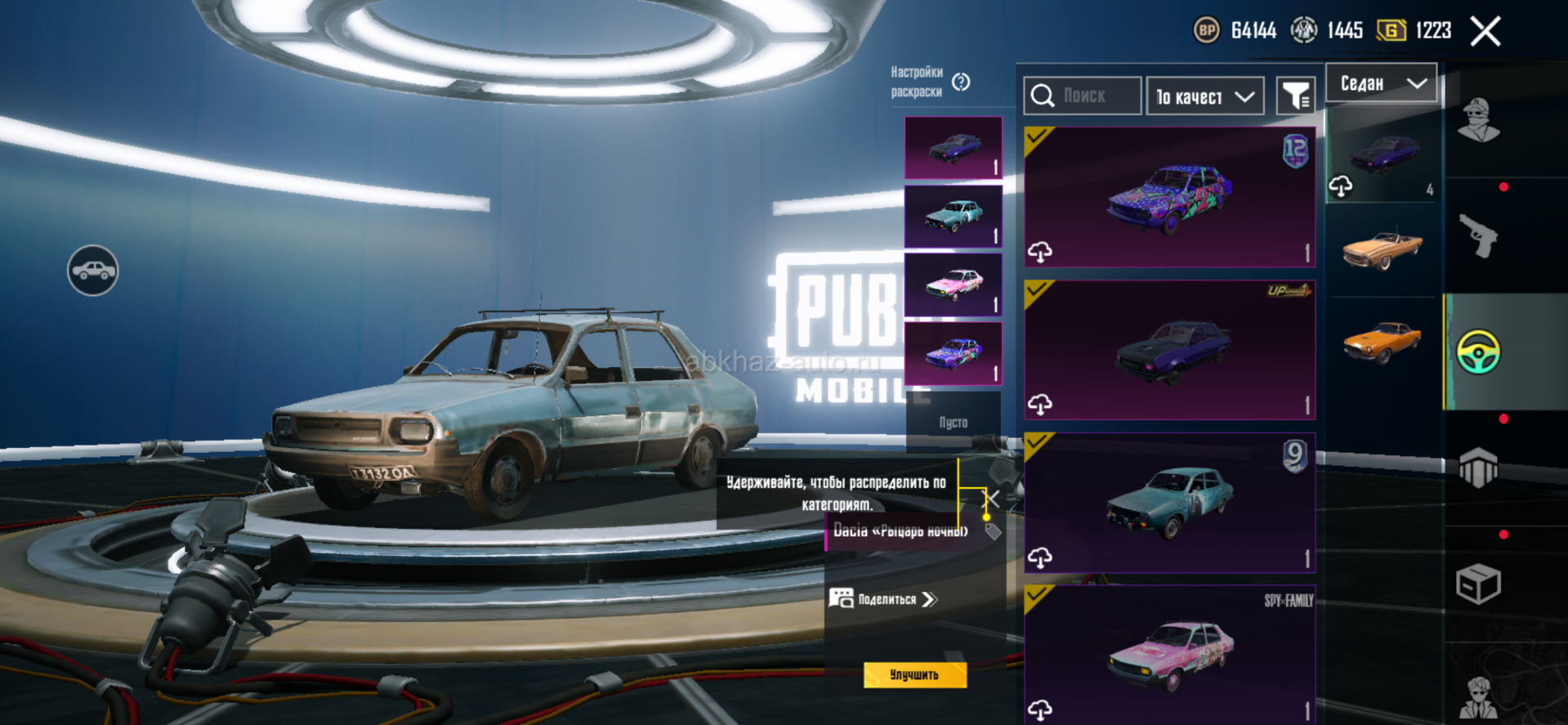Choose the teal Dacia skin with badge 9
The width and height of the screenshot is (1568, 725).
click(1169, 502)
